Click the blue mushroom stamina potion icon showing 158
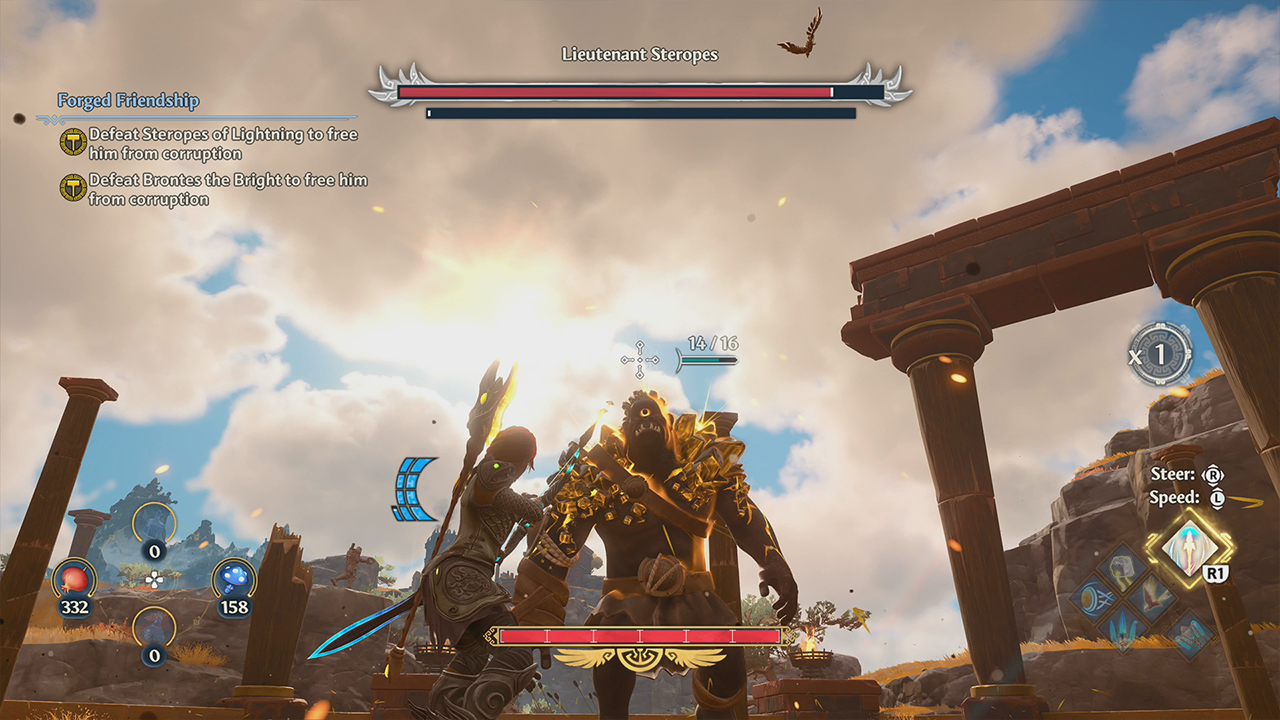The height and width of the screenshot is (720, 1280). click(234, 579)
